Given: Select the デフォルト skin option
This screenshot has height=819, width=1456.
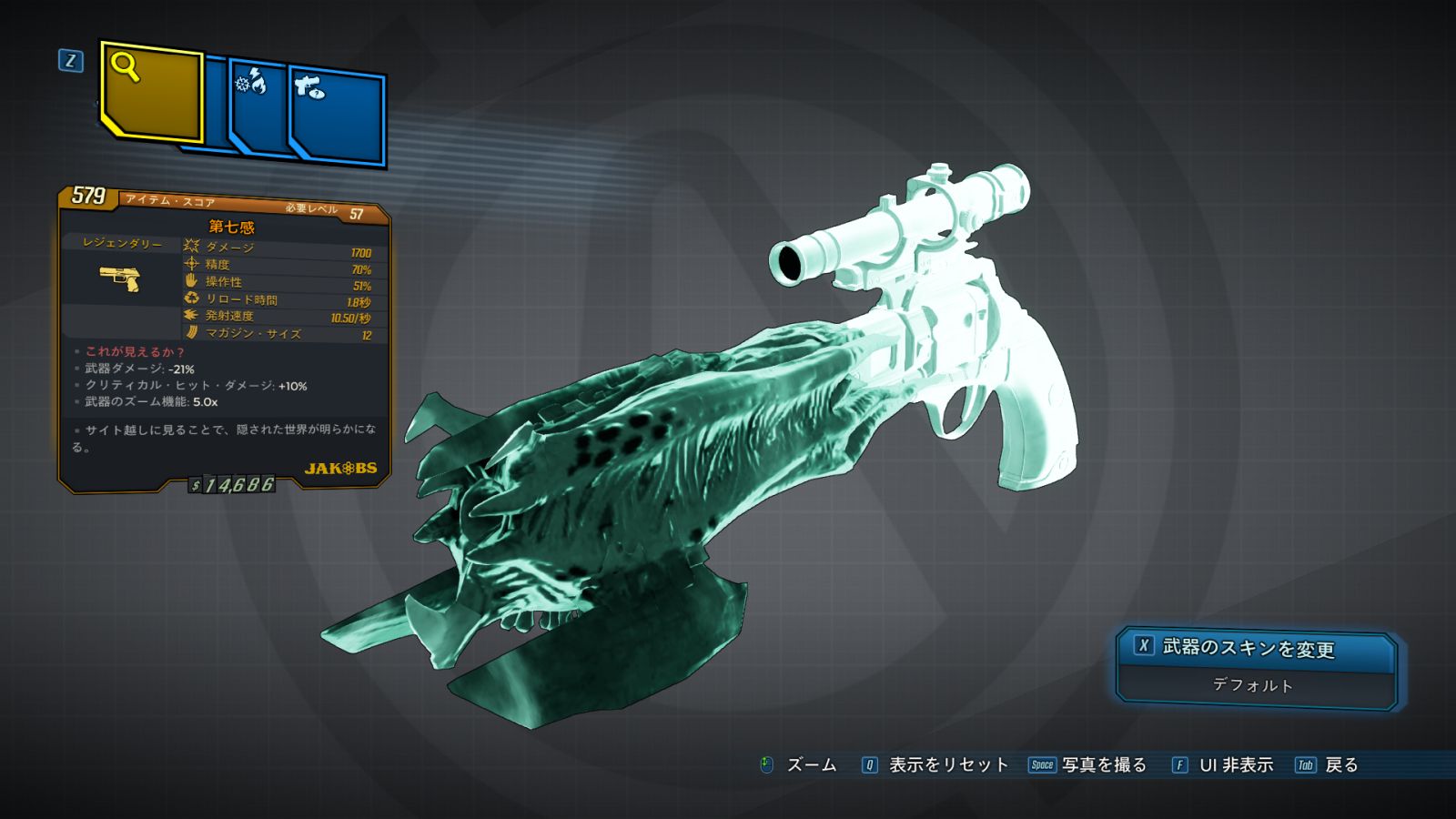Looking at the screenshot, I should click(x=1253, y=685).
